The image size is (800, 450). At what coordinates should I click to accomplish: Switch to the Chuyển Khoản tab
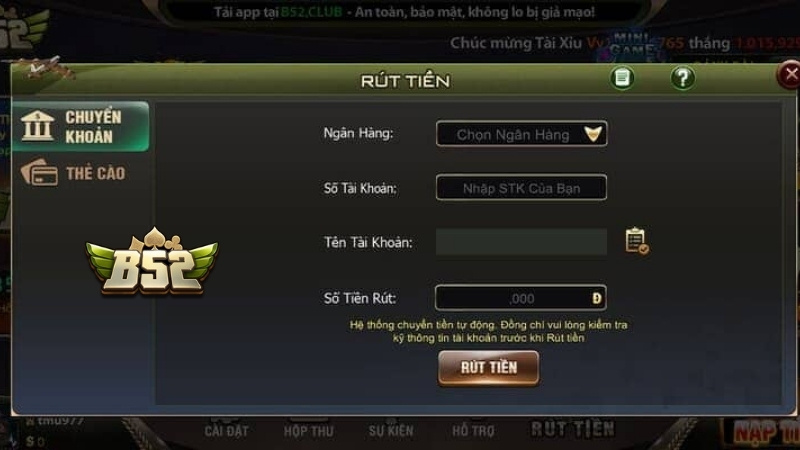click(x=82, y=127)
